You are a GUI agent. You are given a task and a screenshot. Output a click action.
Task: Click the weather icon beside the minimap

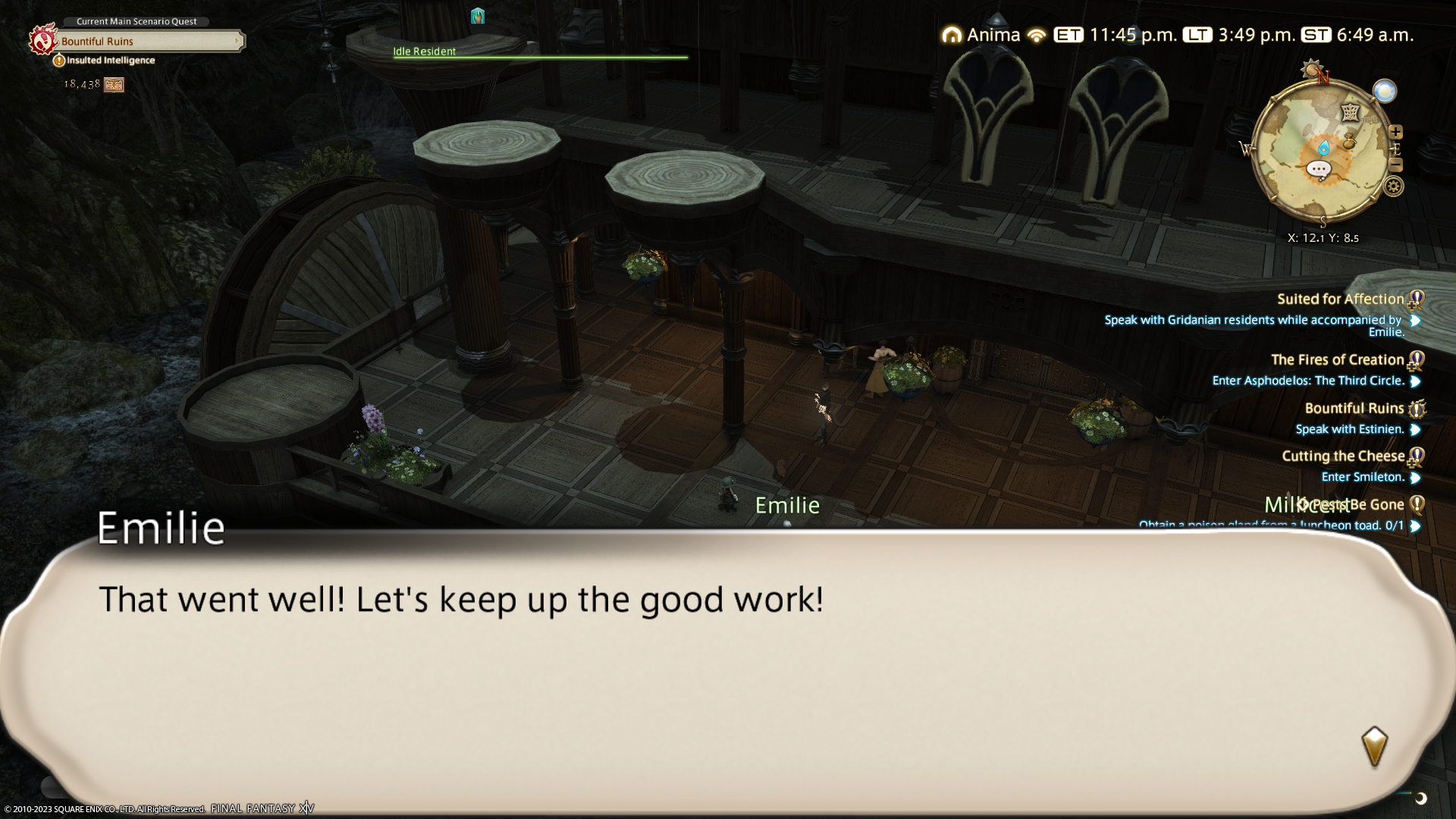tap(1385, 92)
